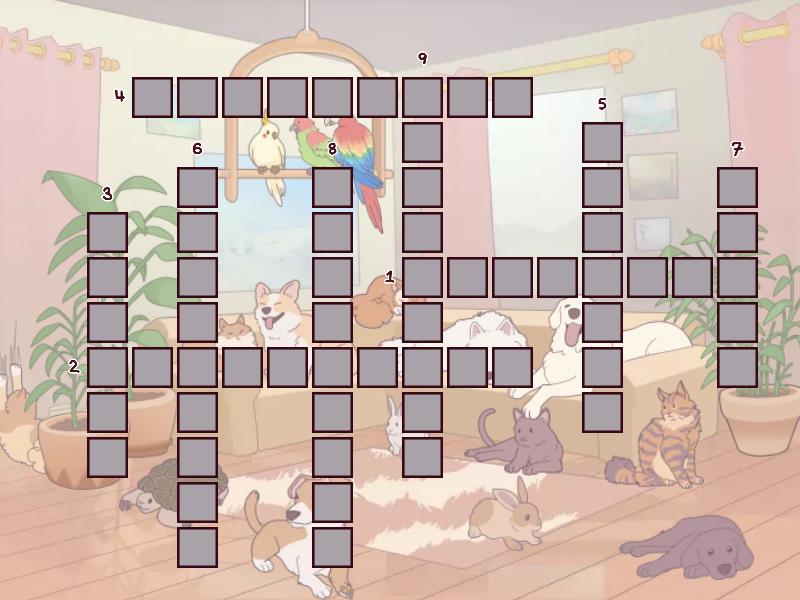Select the last cell of word 2 across
The width and height of the screenshot is (800, 600).
click(512, 367)
